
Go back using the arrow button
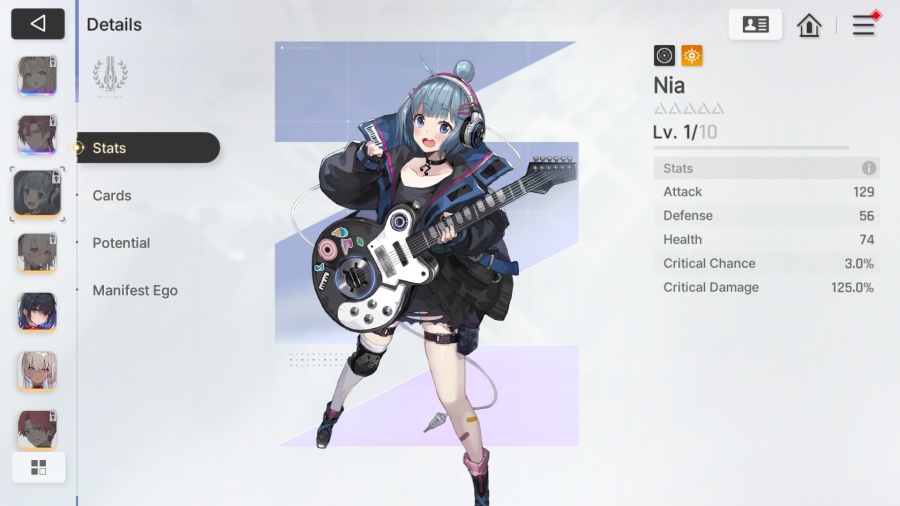(38, 24)
